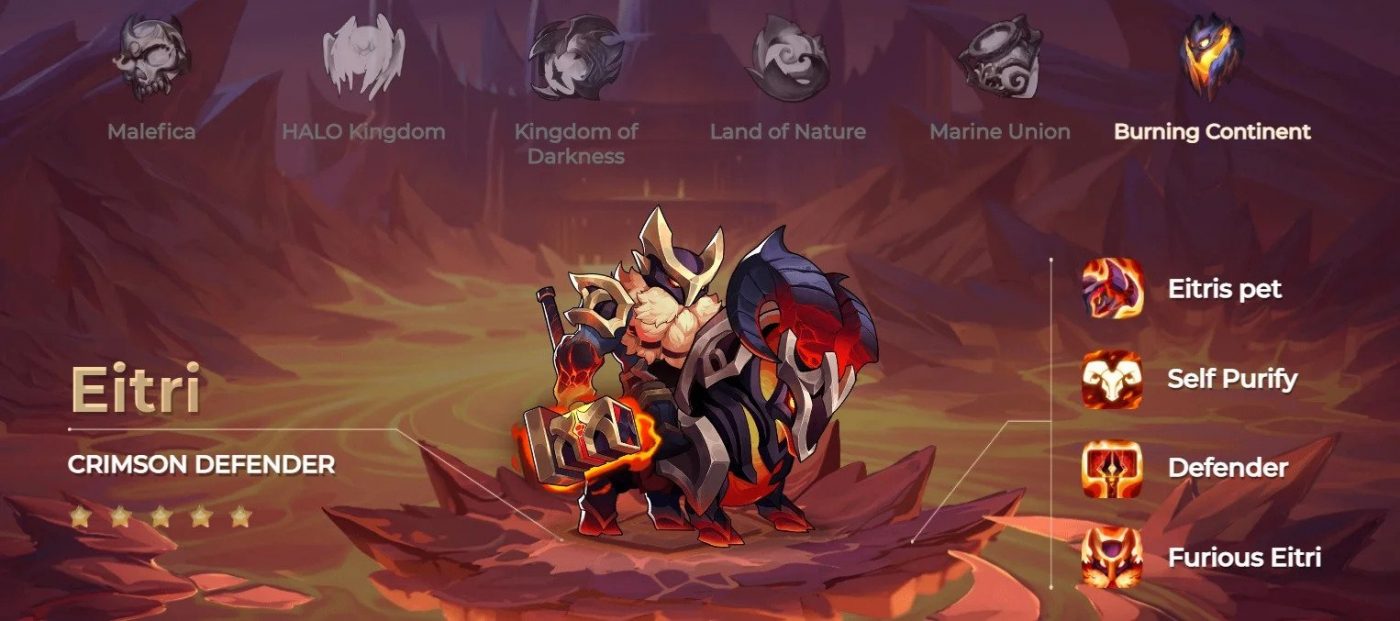Open the Kingdom of Darkness faction

(575, 58)
